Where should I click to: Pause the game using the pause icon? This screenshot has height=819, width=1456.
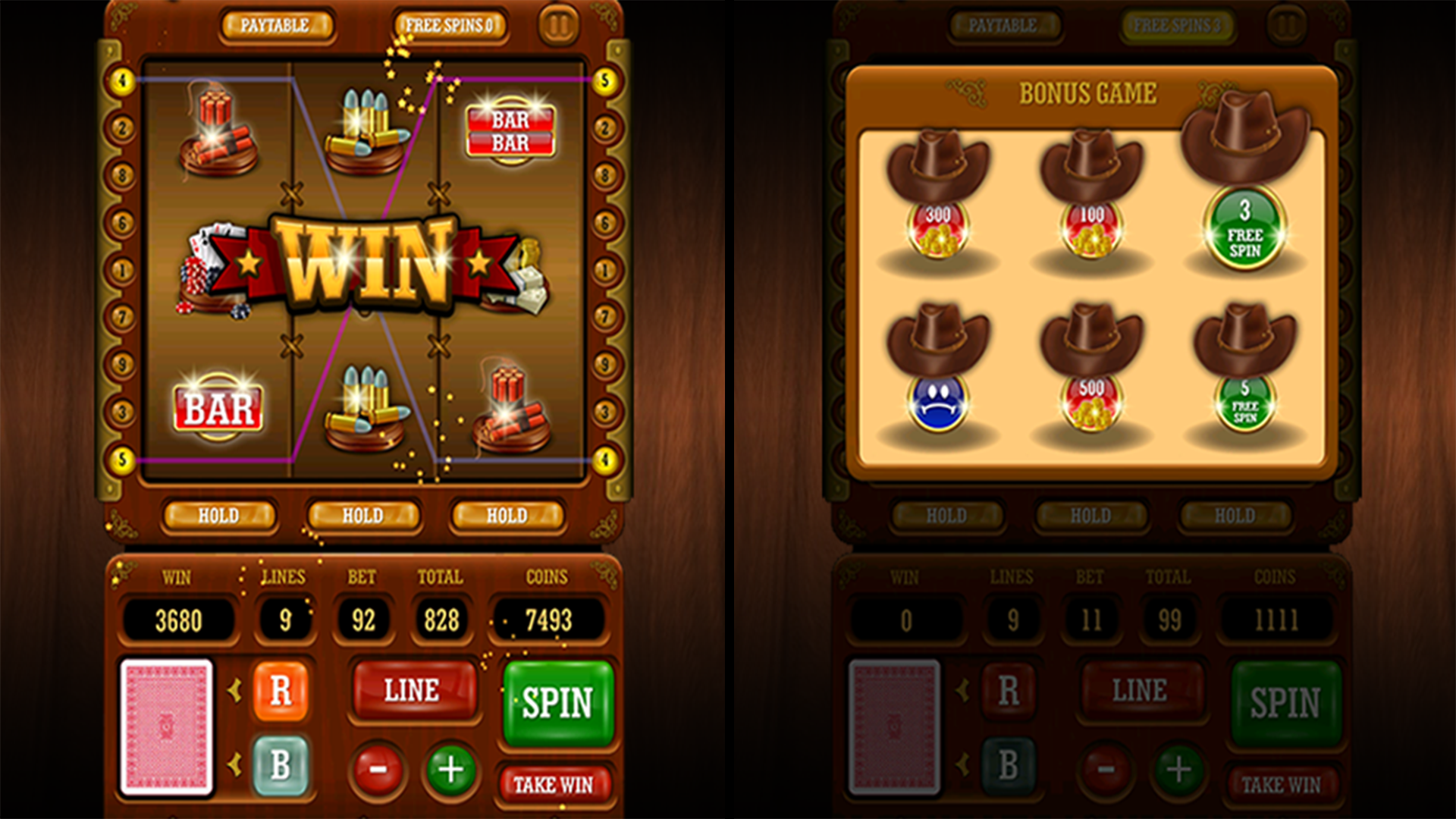[x=557, y=24]
